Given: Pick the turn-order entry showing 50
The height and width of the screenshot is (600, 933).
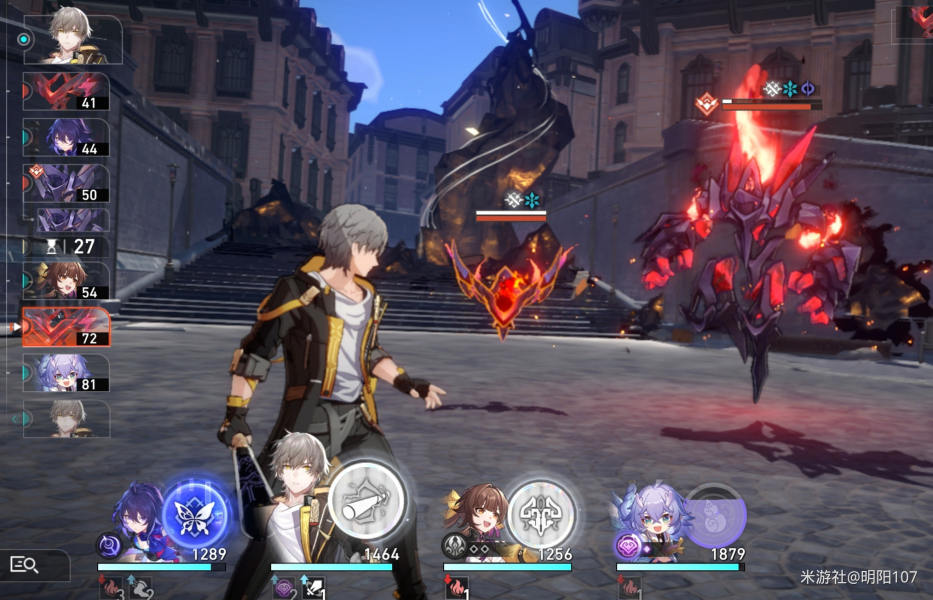Looking at the screenshot, I should click(x=66, y=183).
